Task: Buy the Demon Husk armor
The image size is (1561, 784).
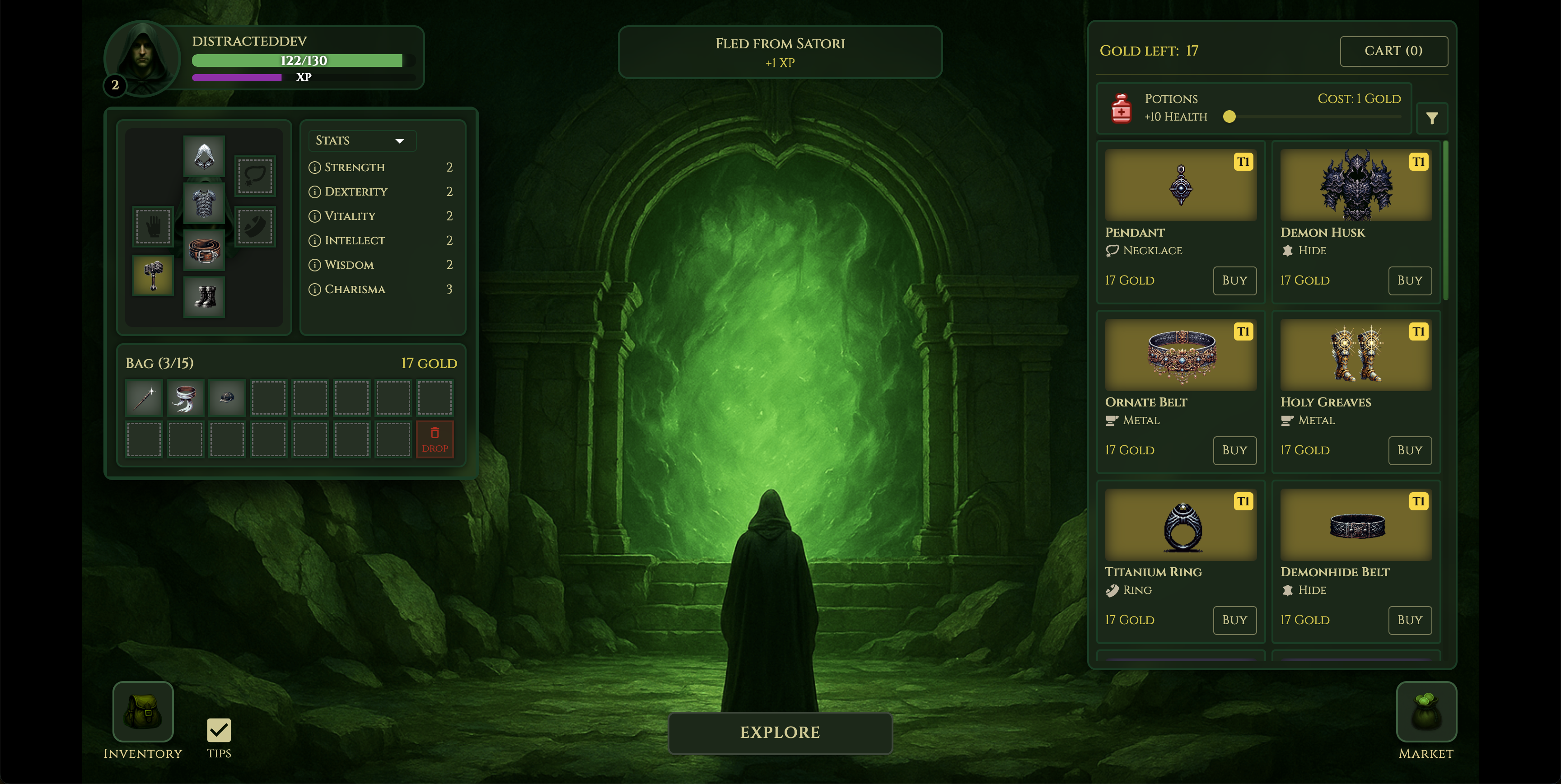Action: (1409, 280)
